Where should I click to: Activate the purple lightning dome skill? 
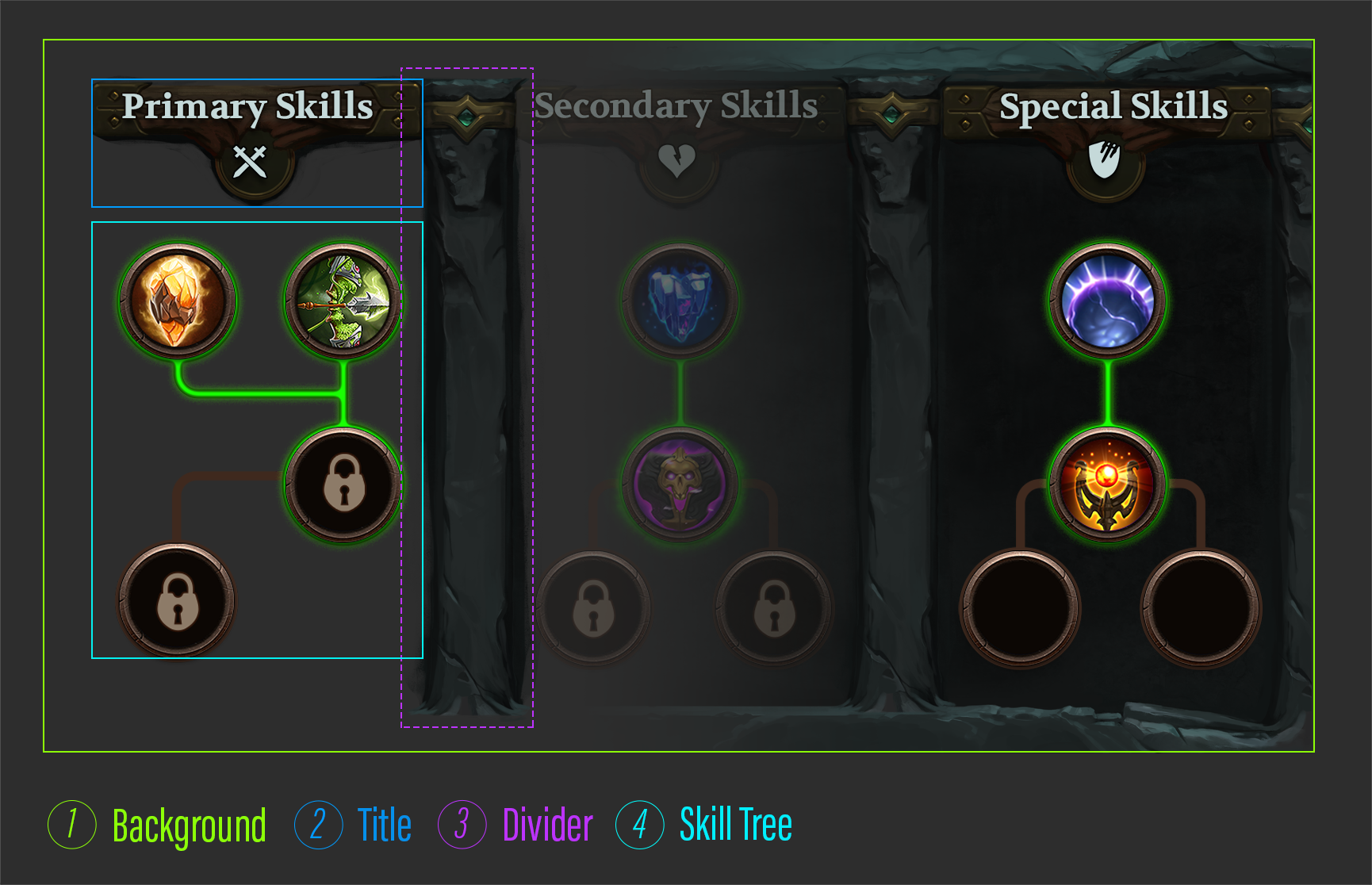tap(1107, 301)
